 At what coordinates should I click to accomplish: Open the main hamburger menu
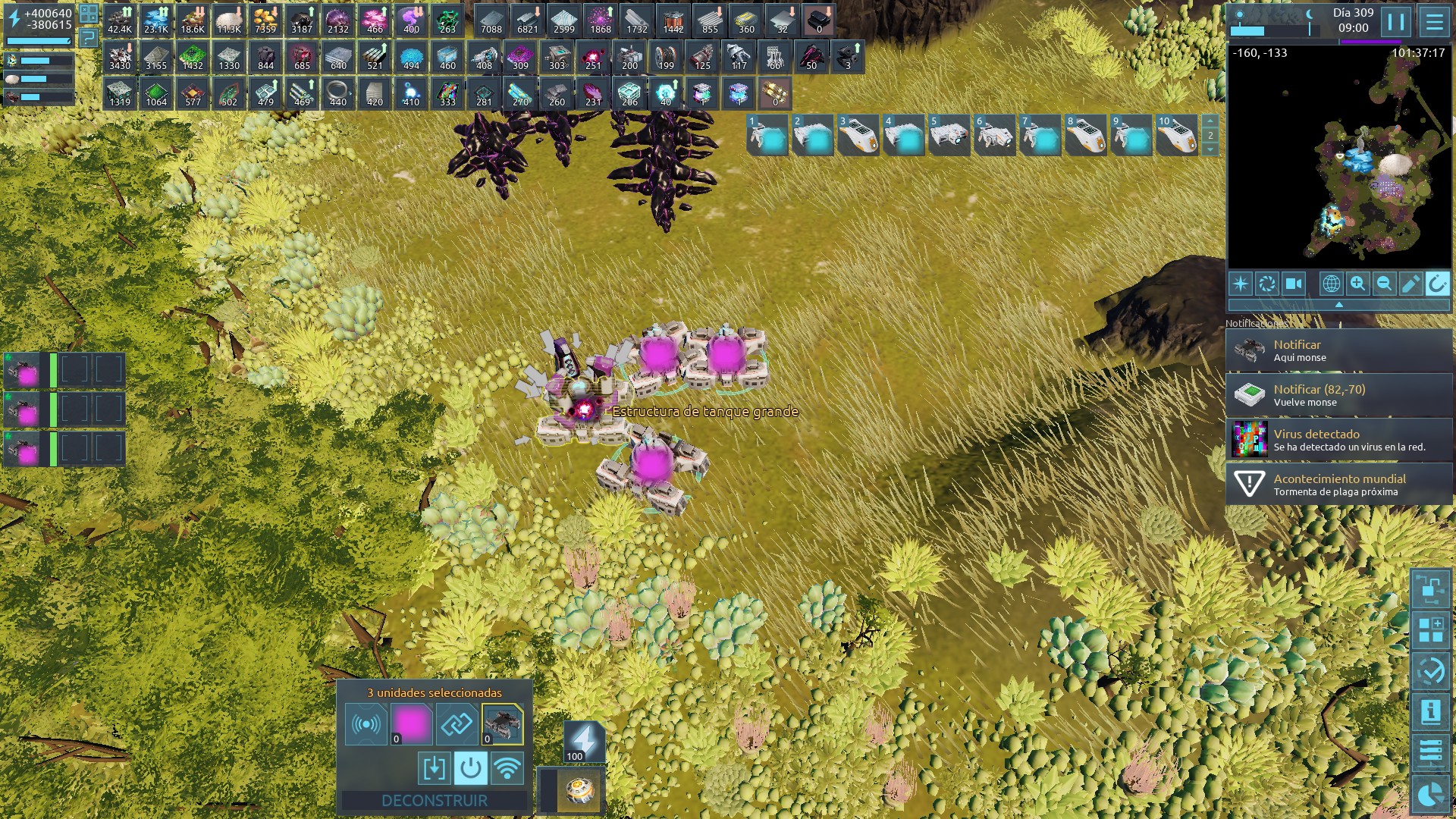tap(1434, 21)
